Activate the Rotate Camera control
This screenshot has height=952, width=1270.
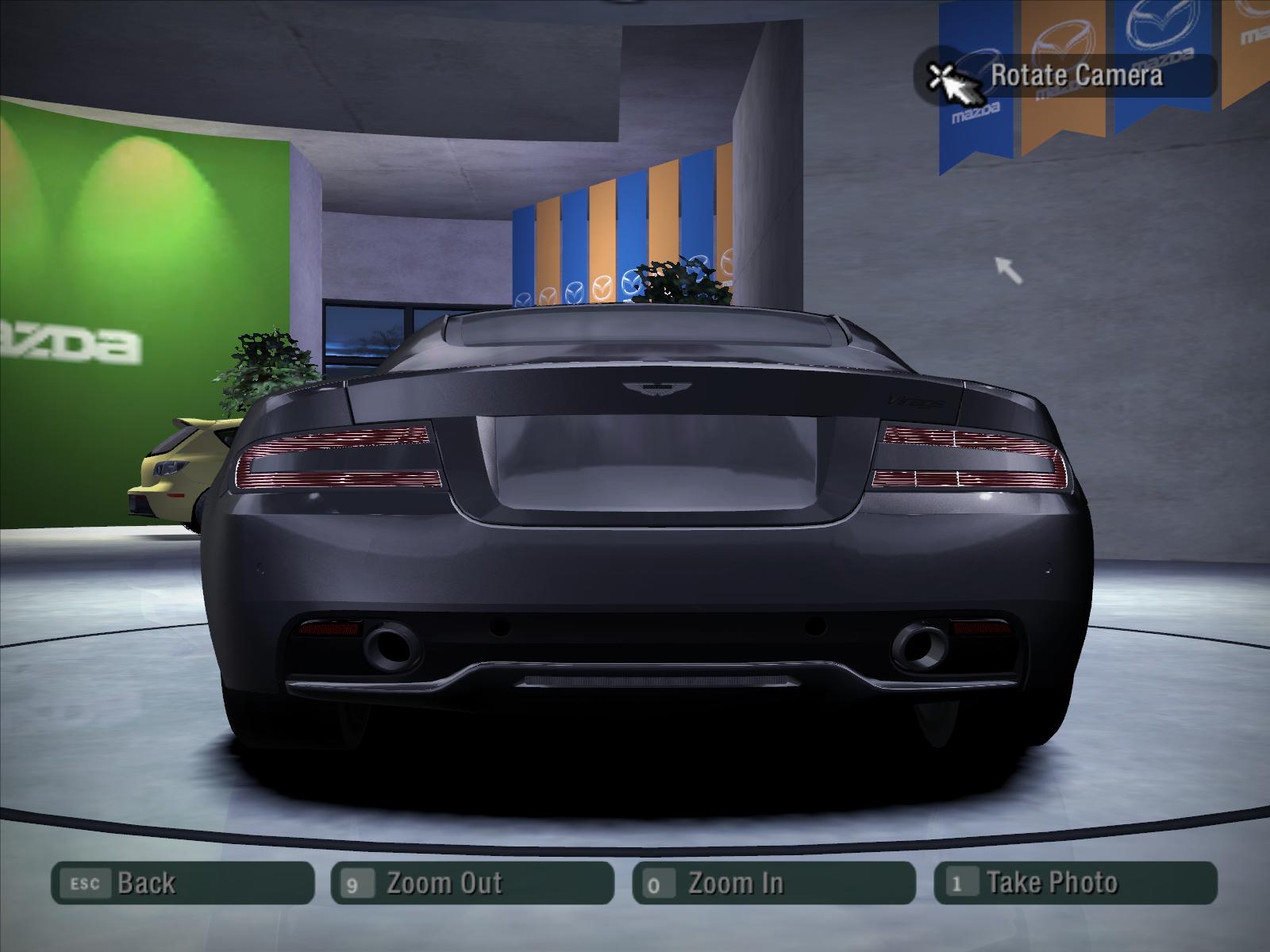(x=1066, y=76)
